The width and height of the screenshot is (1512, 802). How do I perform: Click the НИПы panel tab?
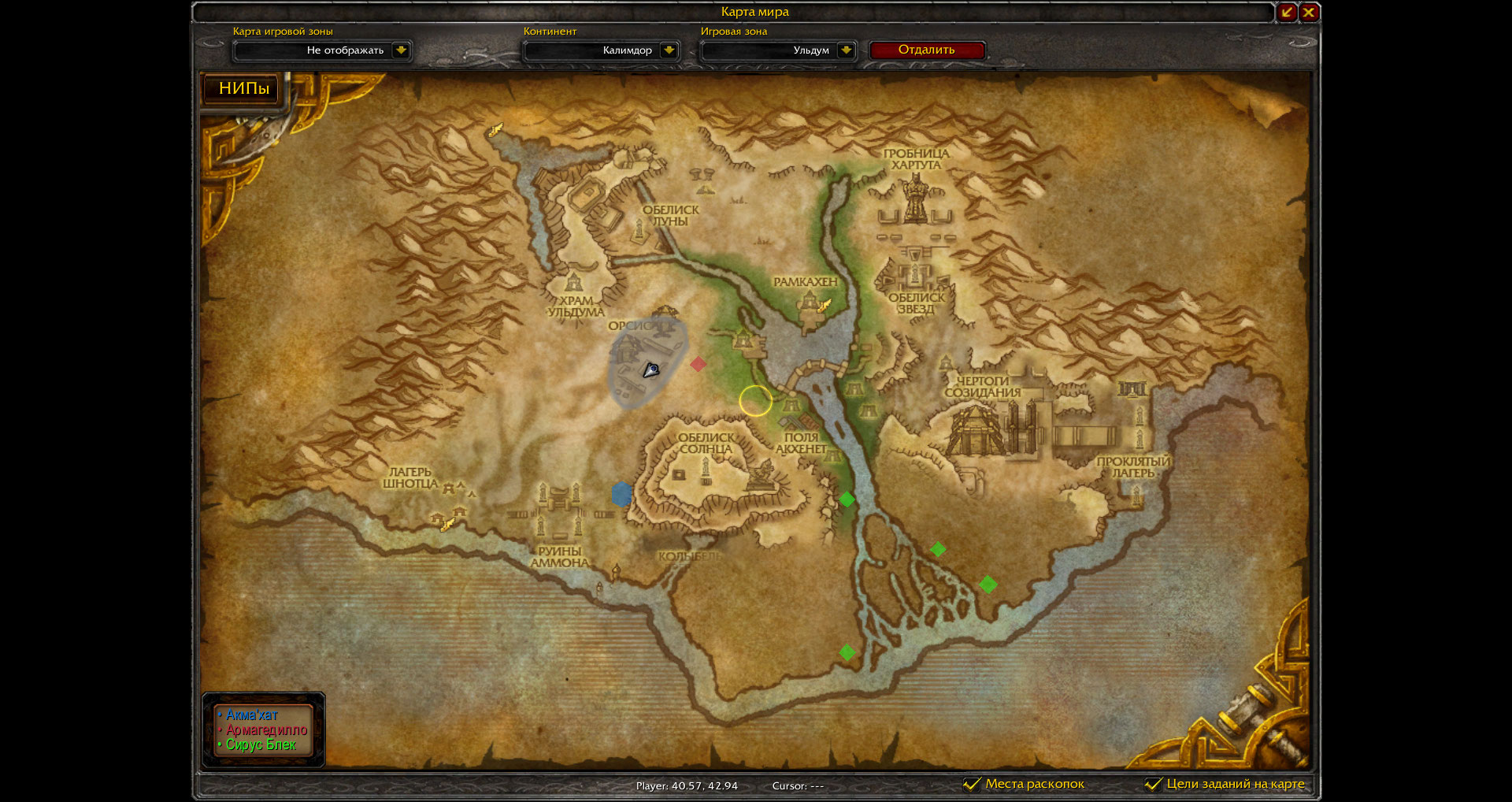240,89
